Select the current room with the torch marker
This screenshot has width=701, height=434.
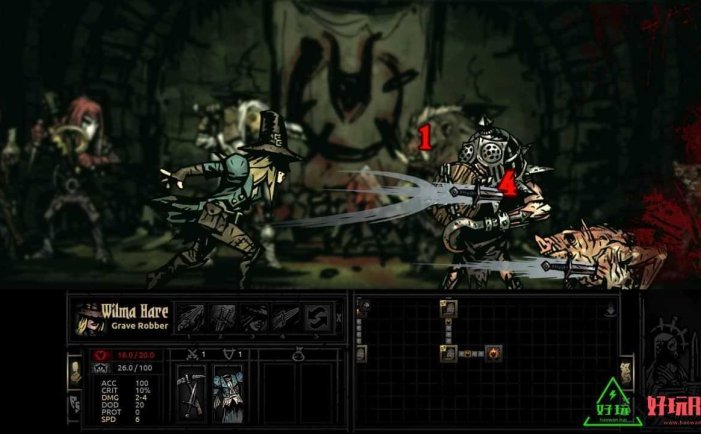click(492, 353)
